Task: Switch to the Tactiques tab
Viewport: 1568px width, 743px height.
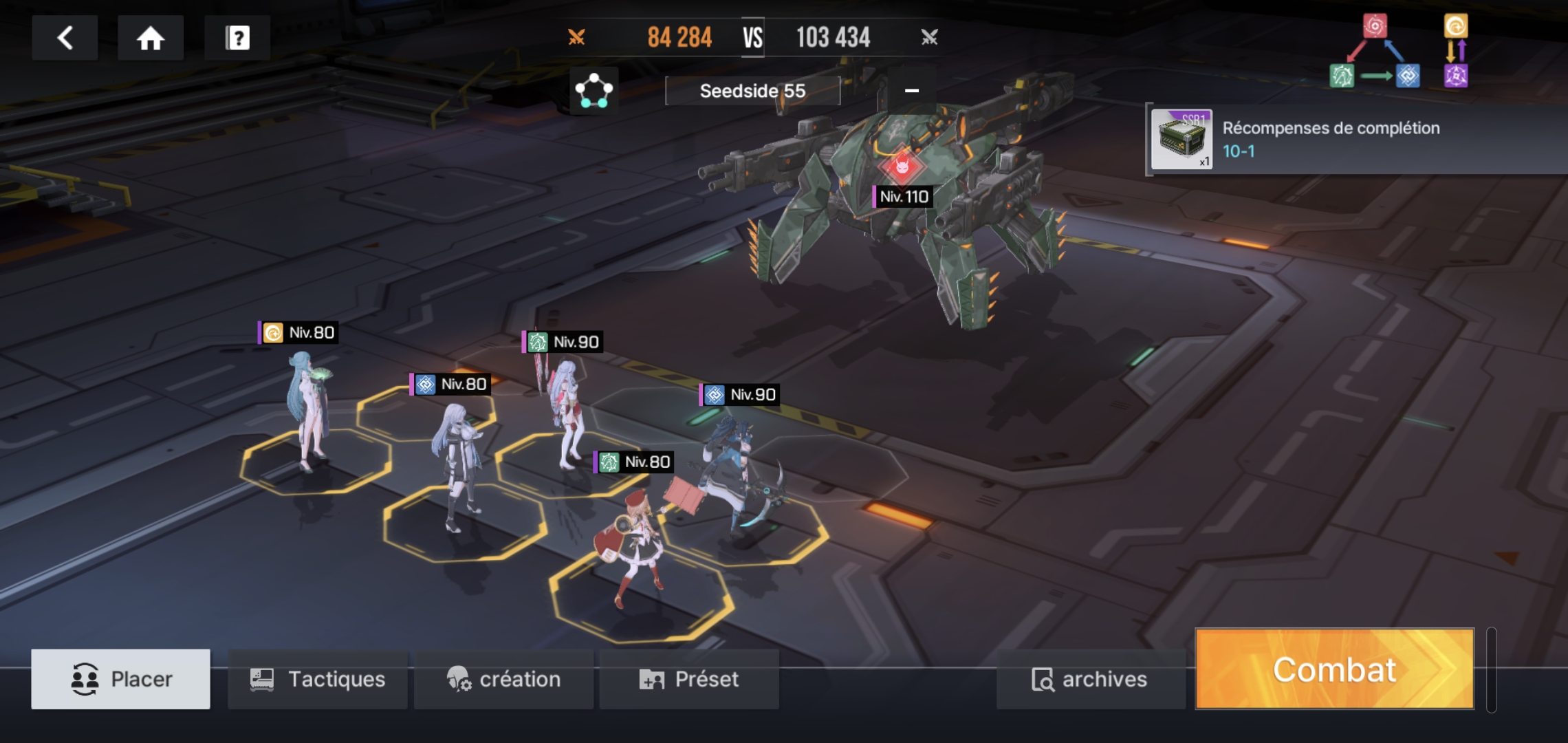Action: click(318, 679)
